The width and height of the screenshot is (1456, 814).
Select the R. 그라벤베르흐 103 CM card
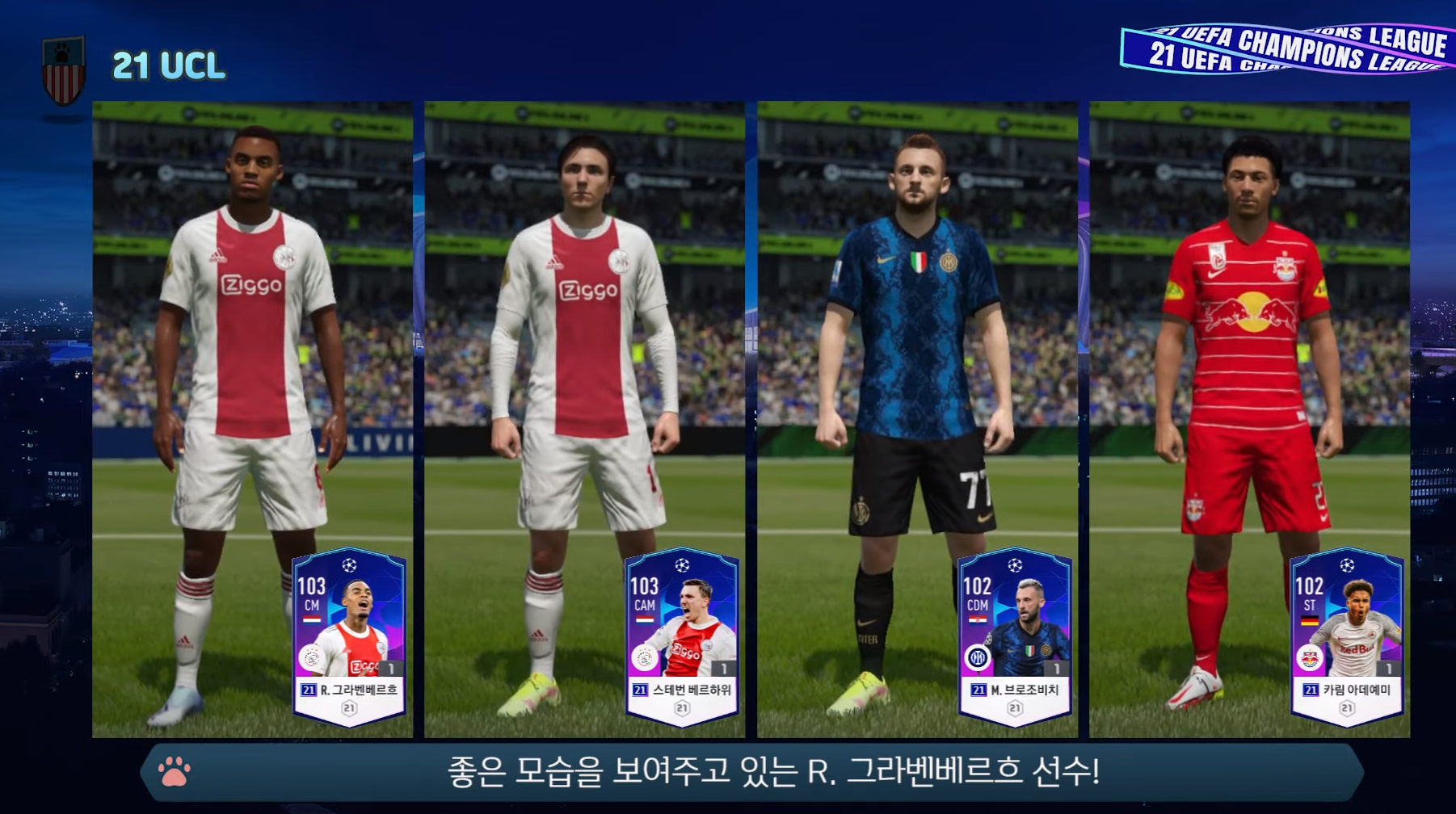pyautogui.click(x=349, y=637)
